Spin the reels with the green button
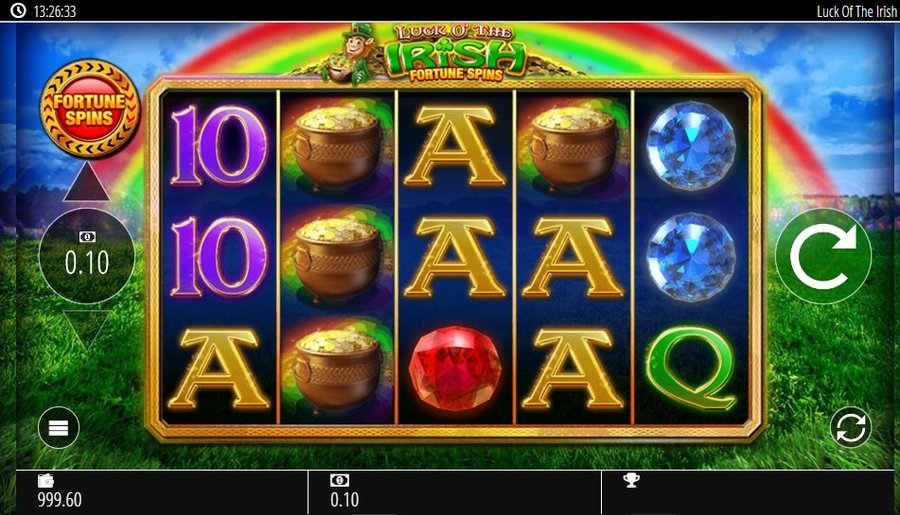The width and height of the screenshot is (900, 515). tap(822, 256)
